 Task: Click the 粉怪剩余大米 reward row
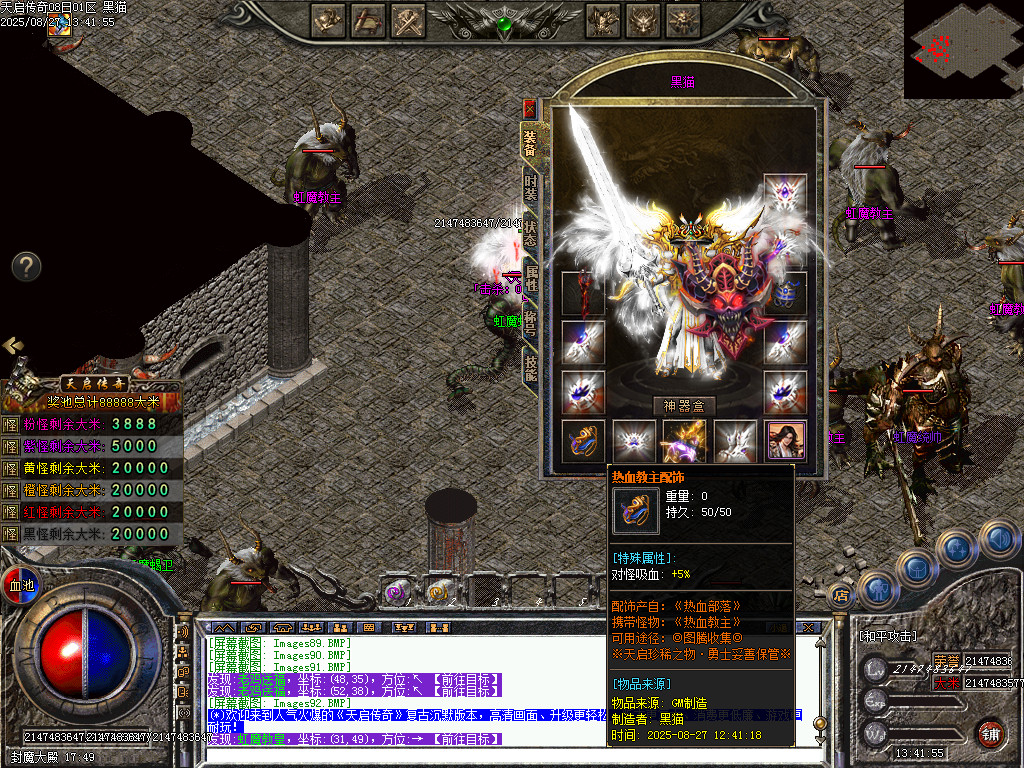(x=92, y=424)
